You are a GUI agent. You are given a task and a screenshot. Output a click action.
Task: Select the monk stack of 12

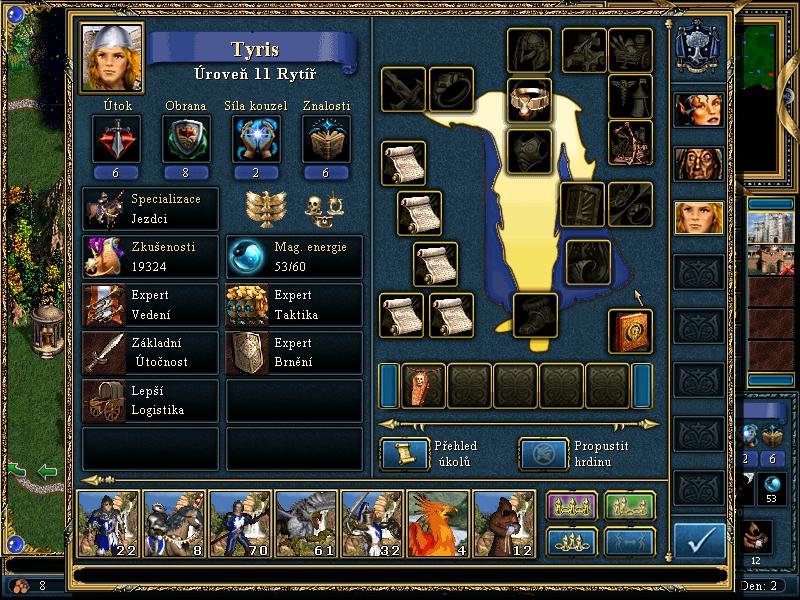pos(504,524)
